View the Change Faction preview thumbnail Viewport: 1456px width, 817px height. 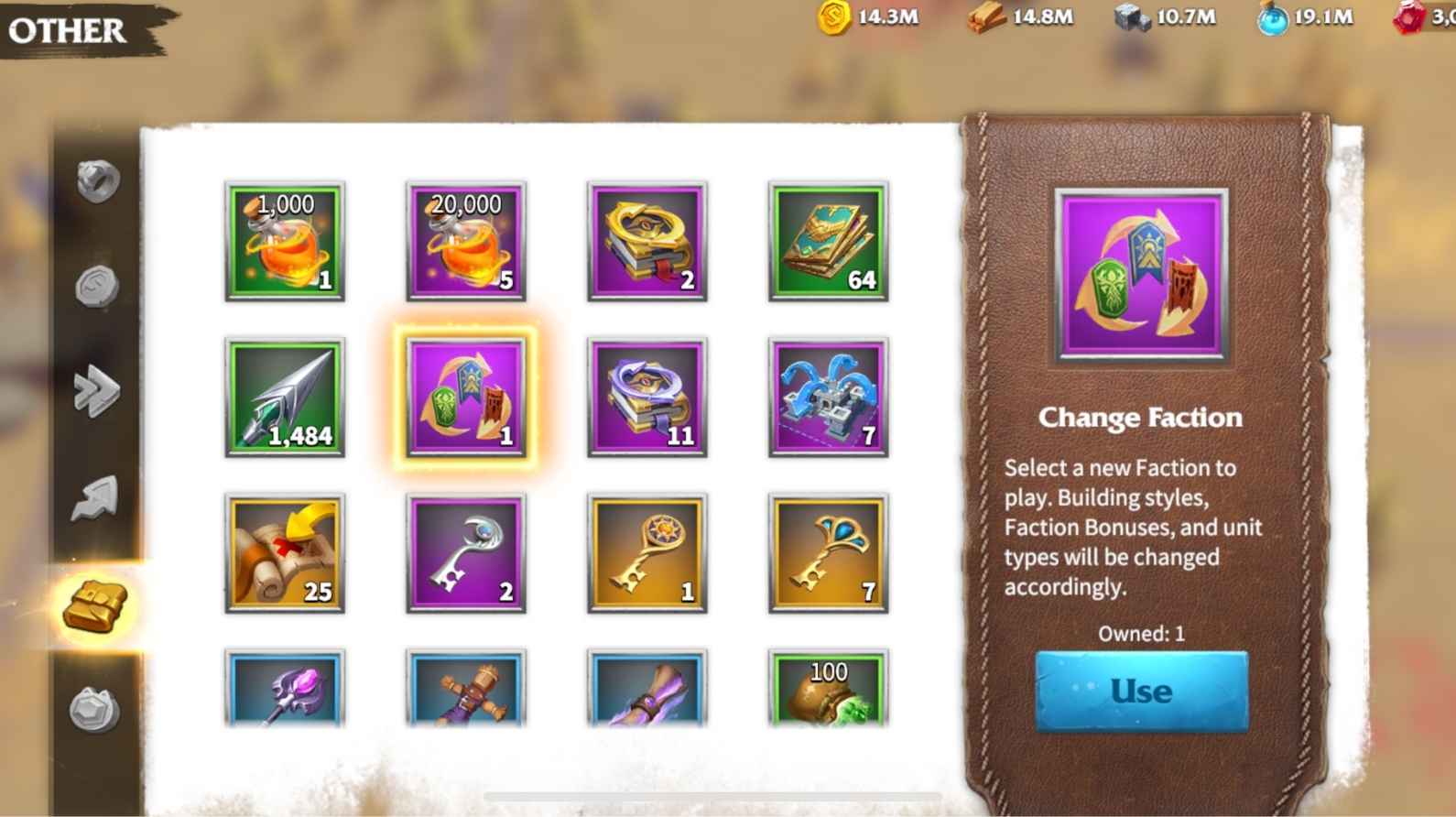[x=1140, y=273]
